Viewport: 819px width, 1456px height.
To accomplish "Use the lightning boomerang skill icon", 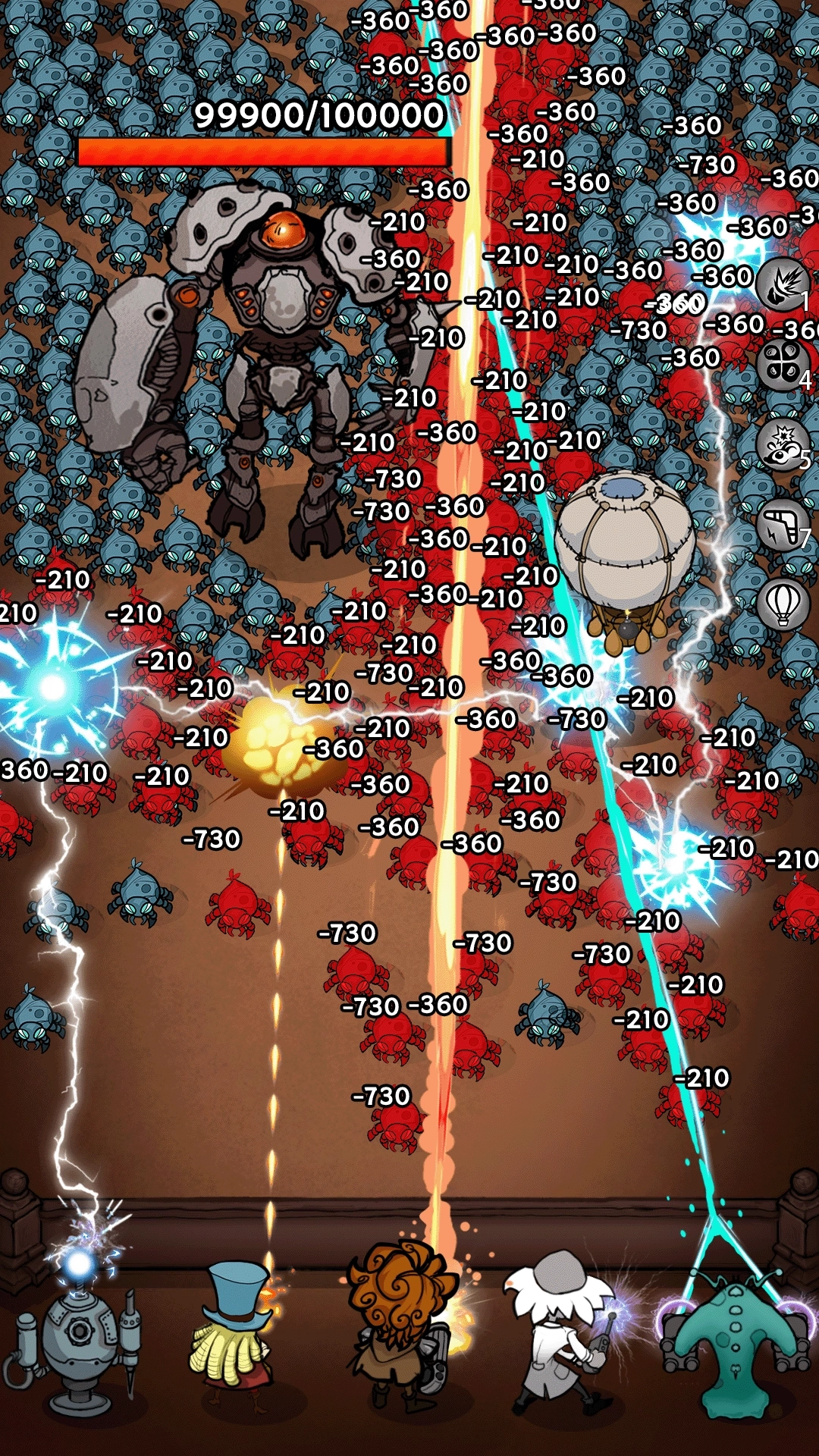I will pos(782,525).
